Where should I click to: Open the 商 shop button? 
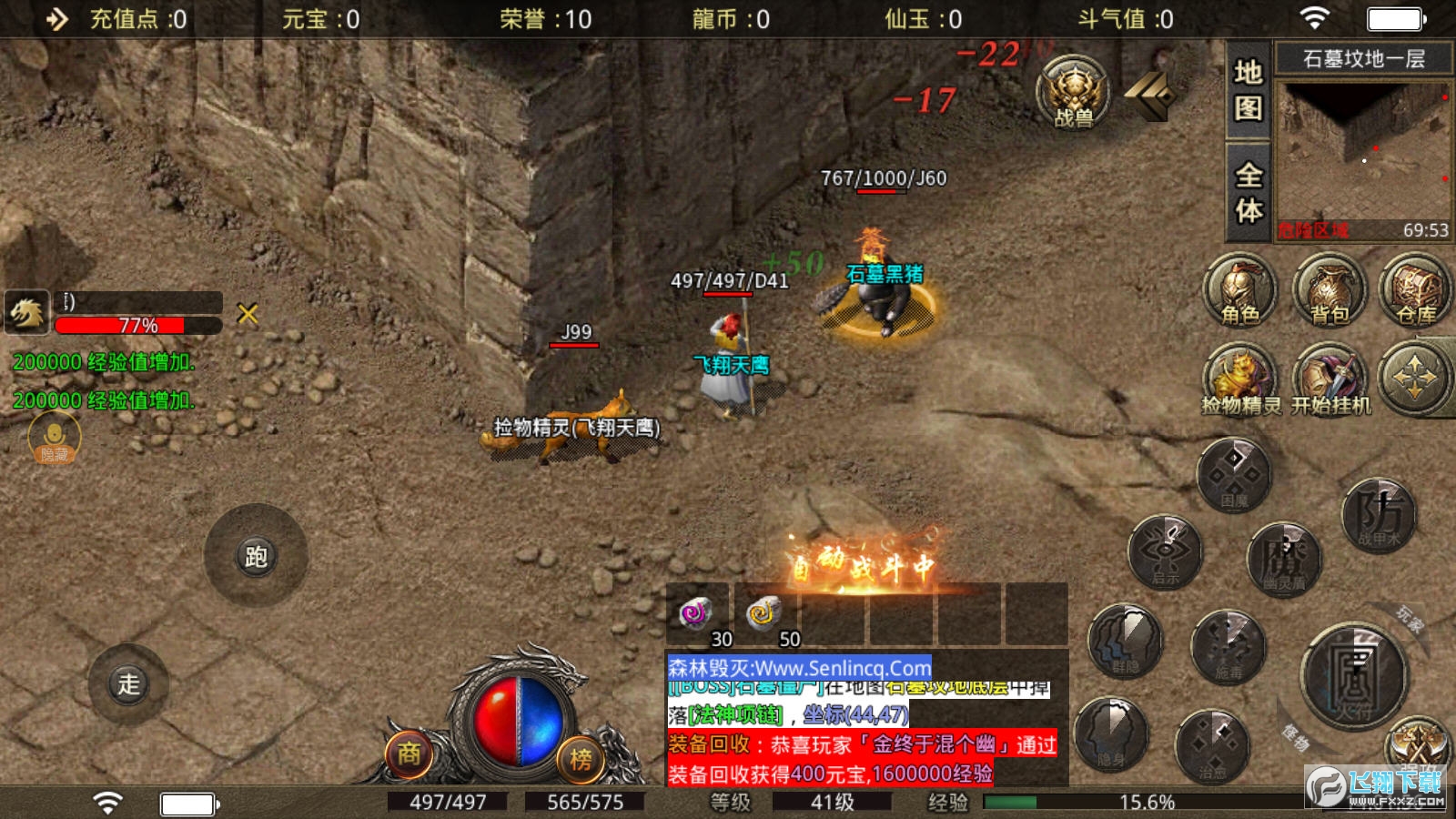click(409, 753)
